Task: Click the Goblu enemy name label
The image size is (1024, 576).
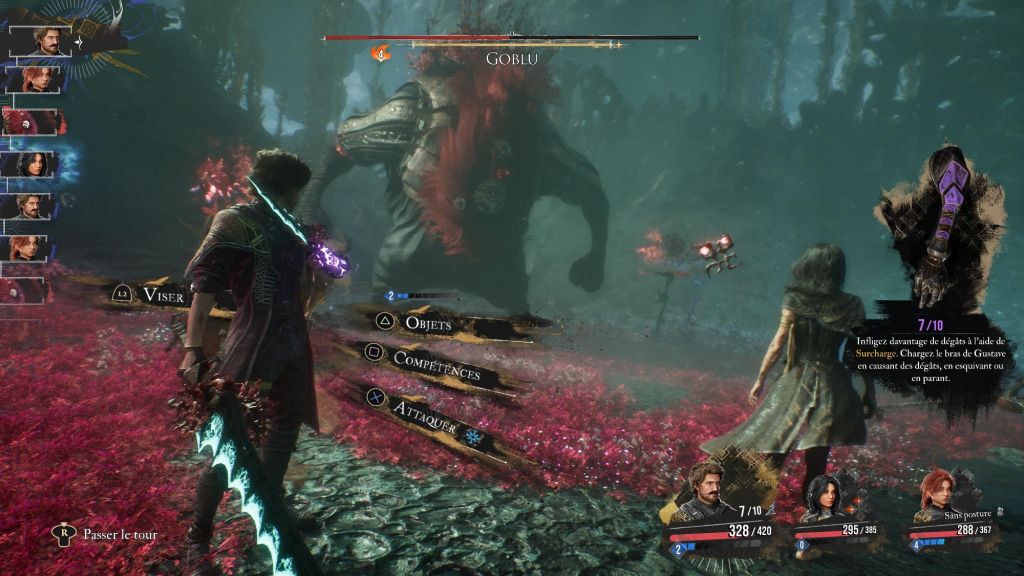Action: coord(511,58)
